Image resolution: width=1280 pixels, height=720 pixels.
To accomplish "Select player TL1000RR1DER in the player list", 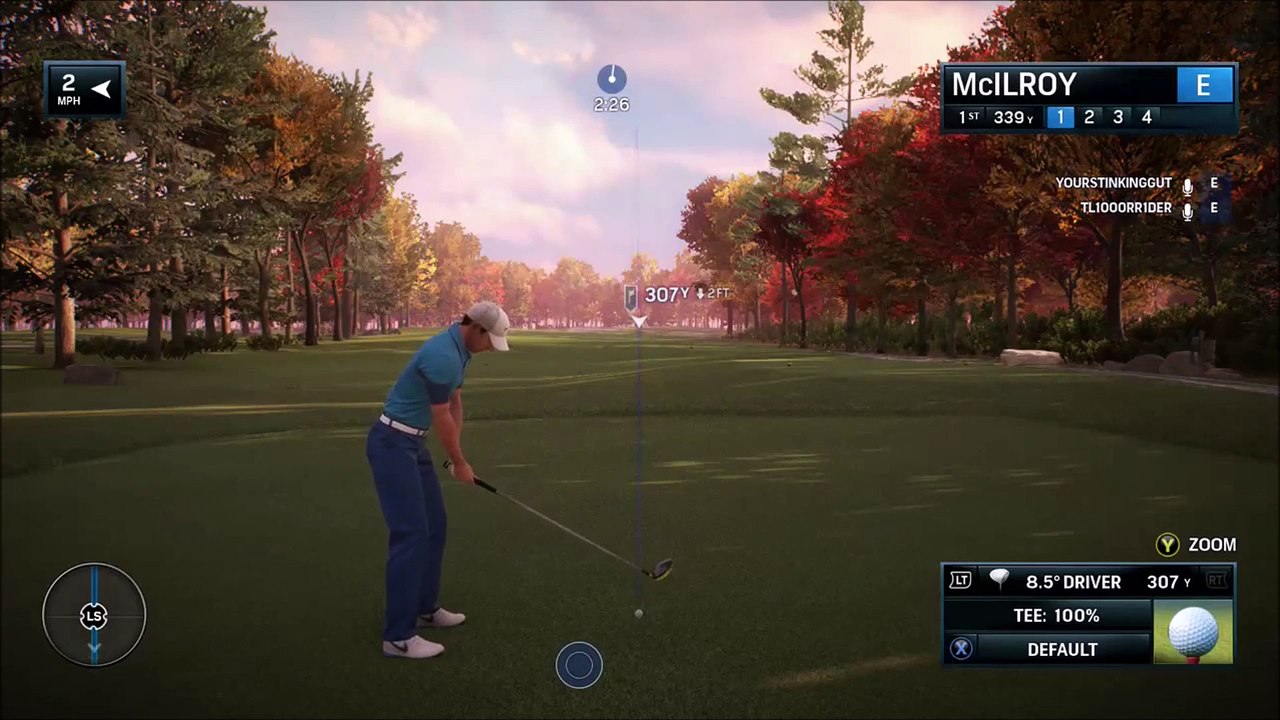I will (x=1125, y=208).
